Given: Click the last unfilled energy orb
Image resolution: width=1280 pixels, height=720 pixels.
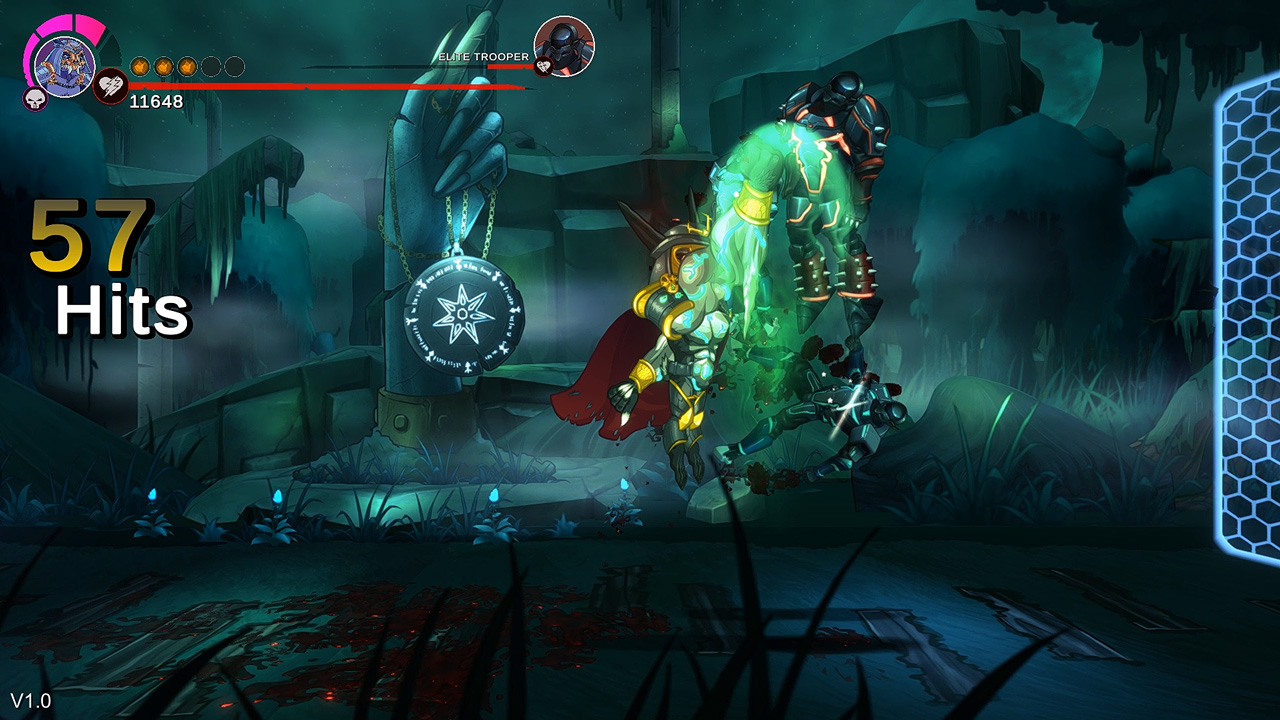Looking at the screenshot, I should click(233, 65).
